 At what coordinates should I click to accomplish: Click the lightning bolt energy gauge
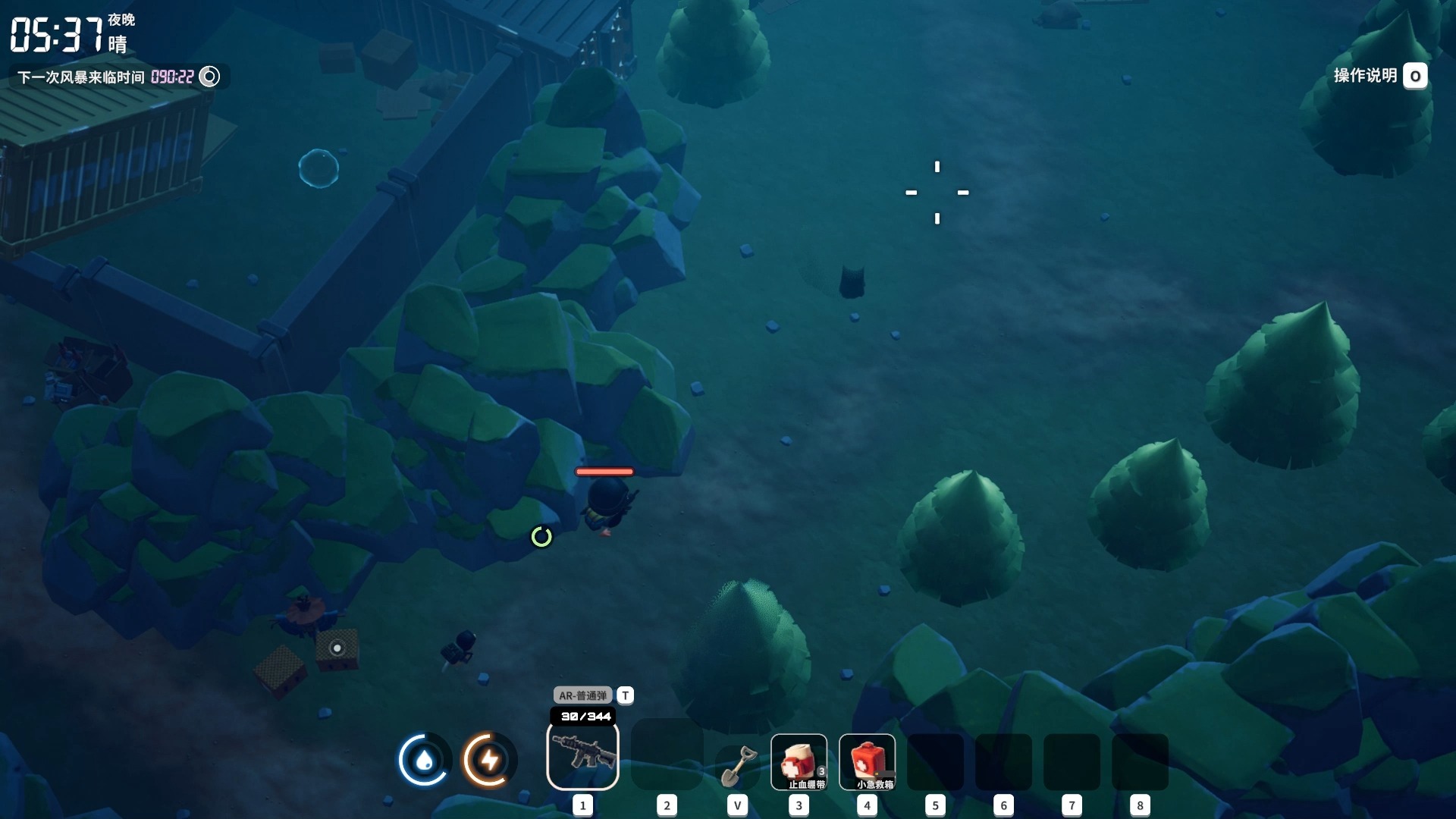[x=489, y=759]
